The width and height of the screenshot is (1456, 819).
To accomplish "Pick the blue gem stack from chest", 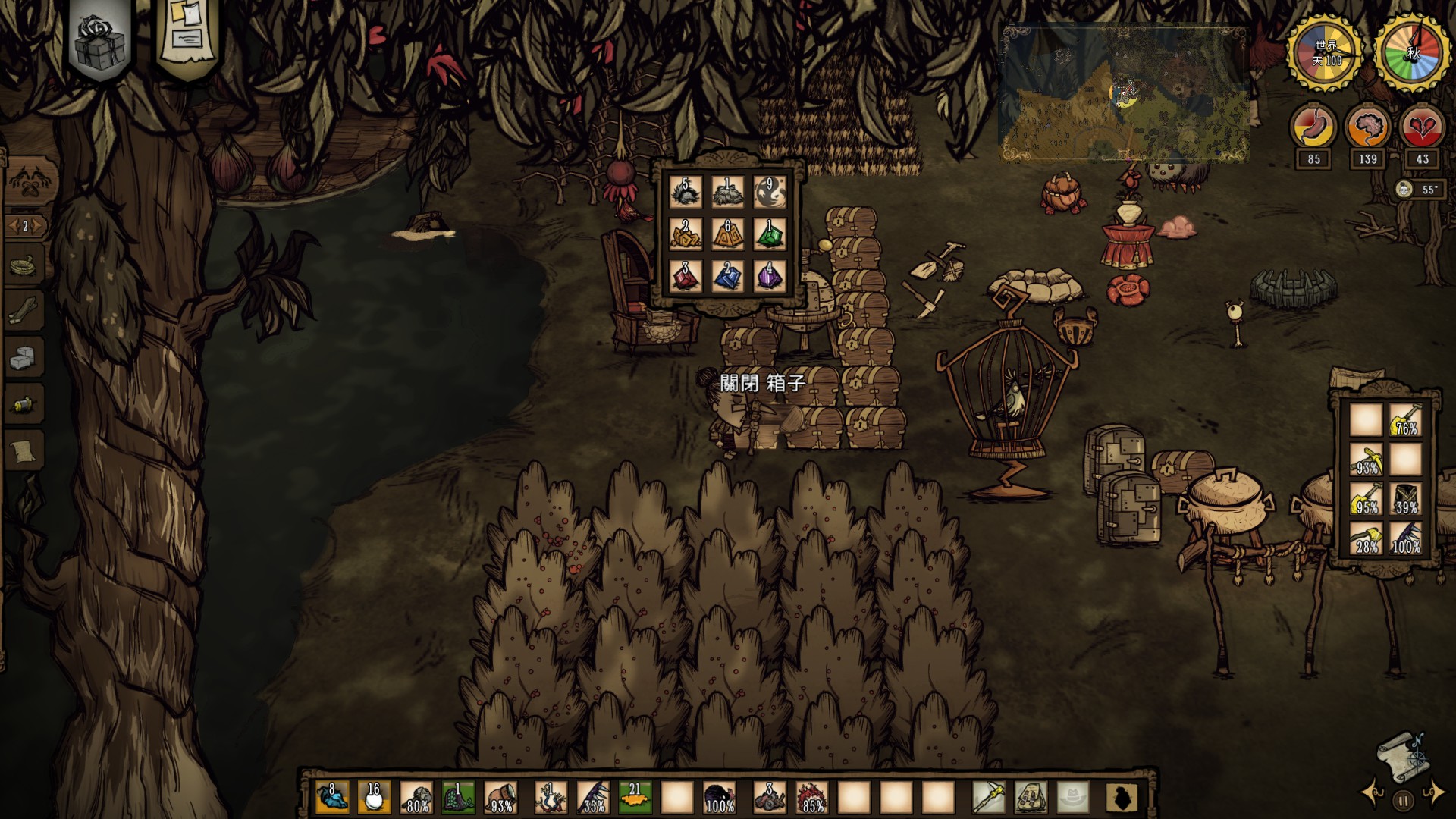I will coord(728,275).
